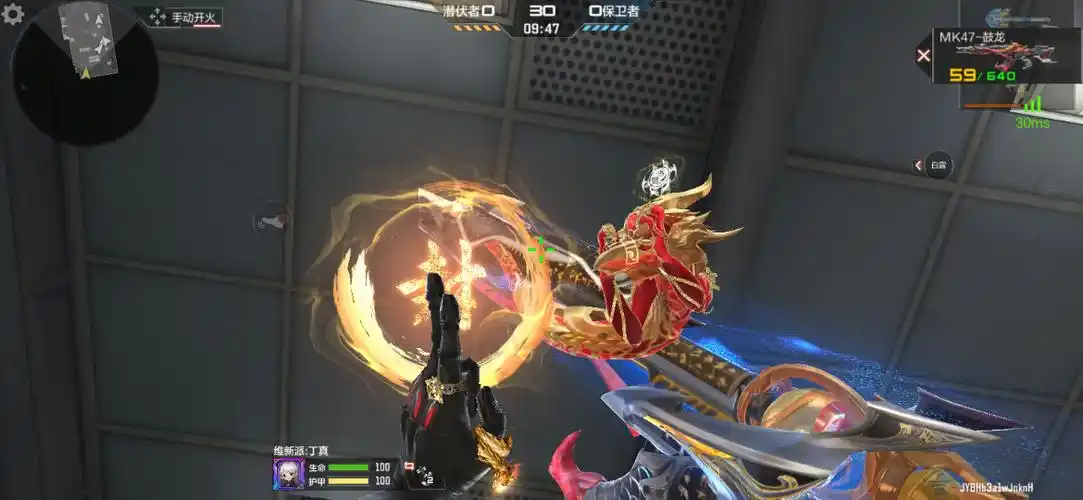Click the player avatar portrait
Viewport: 1083px width, 500px height.
[288, 474]
